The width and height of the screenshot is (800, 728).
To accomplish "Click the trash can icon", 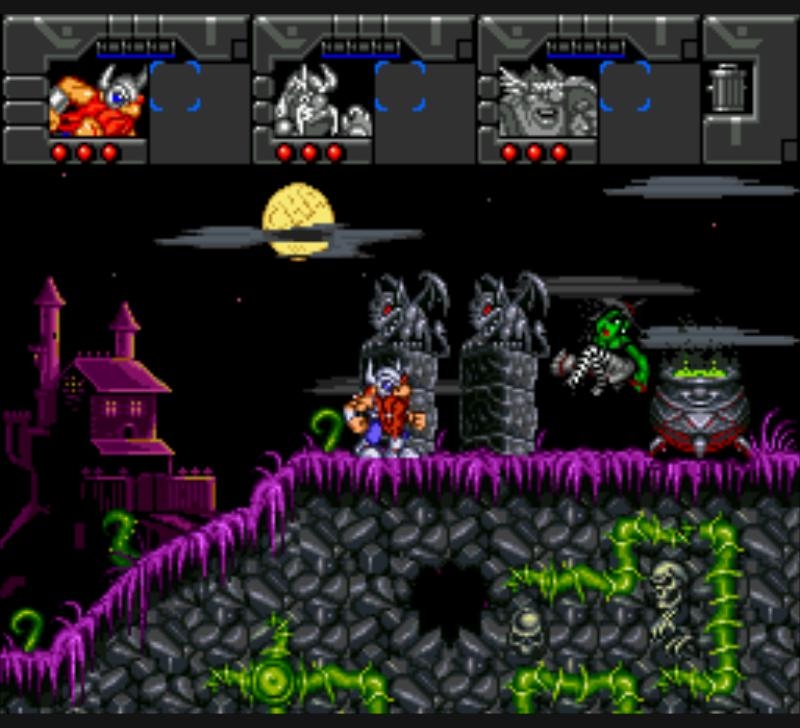I will coord(728,88).
